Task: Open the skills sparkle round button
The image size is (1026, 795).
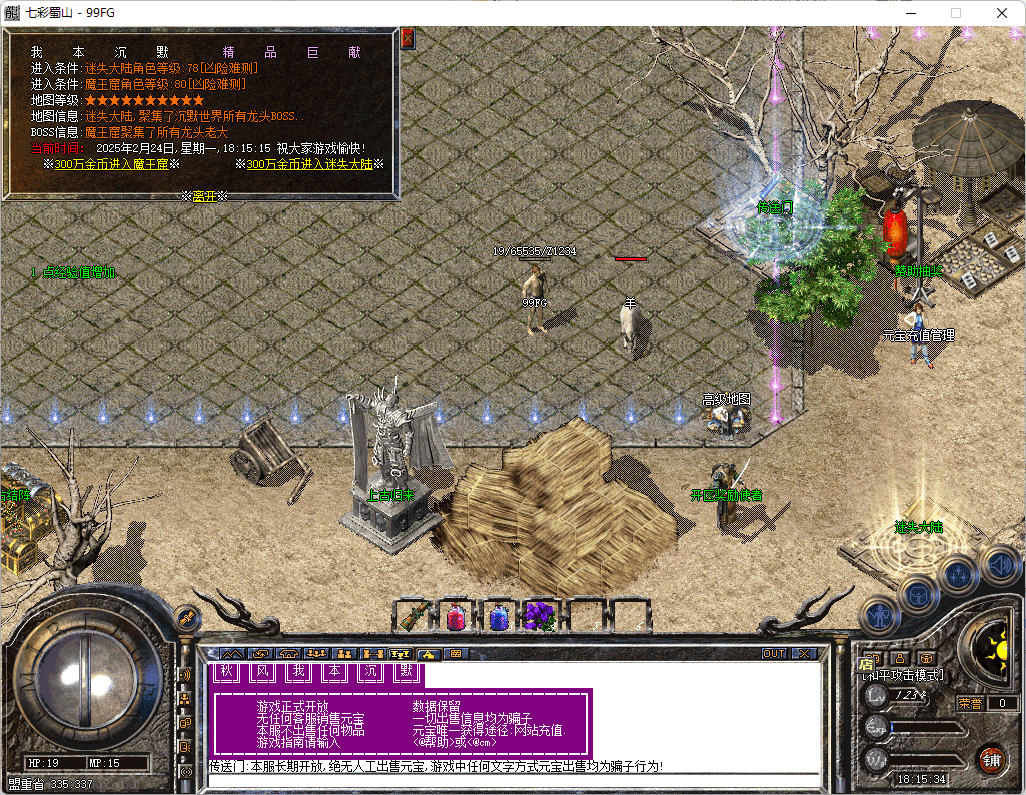Action: click(x=958, y=575)
